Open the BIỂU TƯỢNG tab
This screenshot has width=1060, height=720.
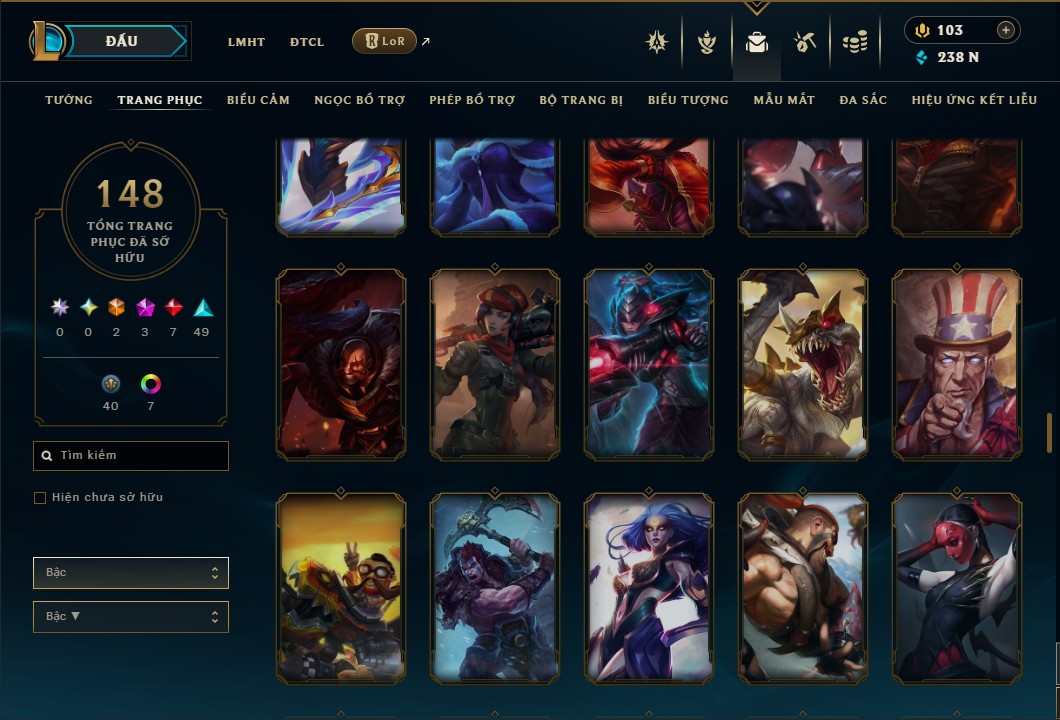[688, 100]
